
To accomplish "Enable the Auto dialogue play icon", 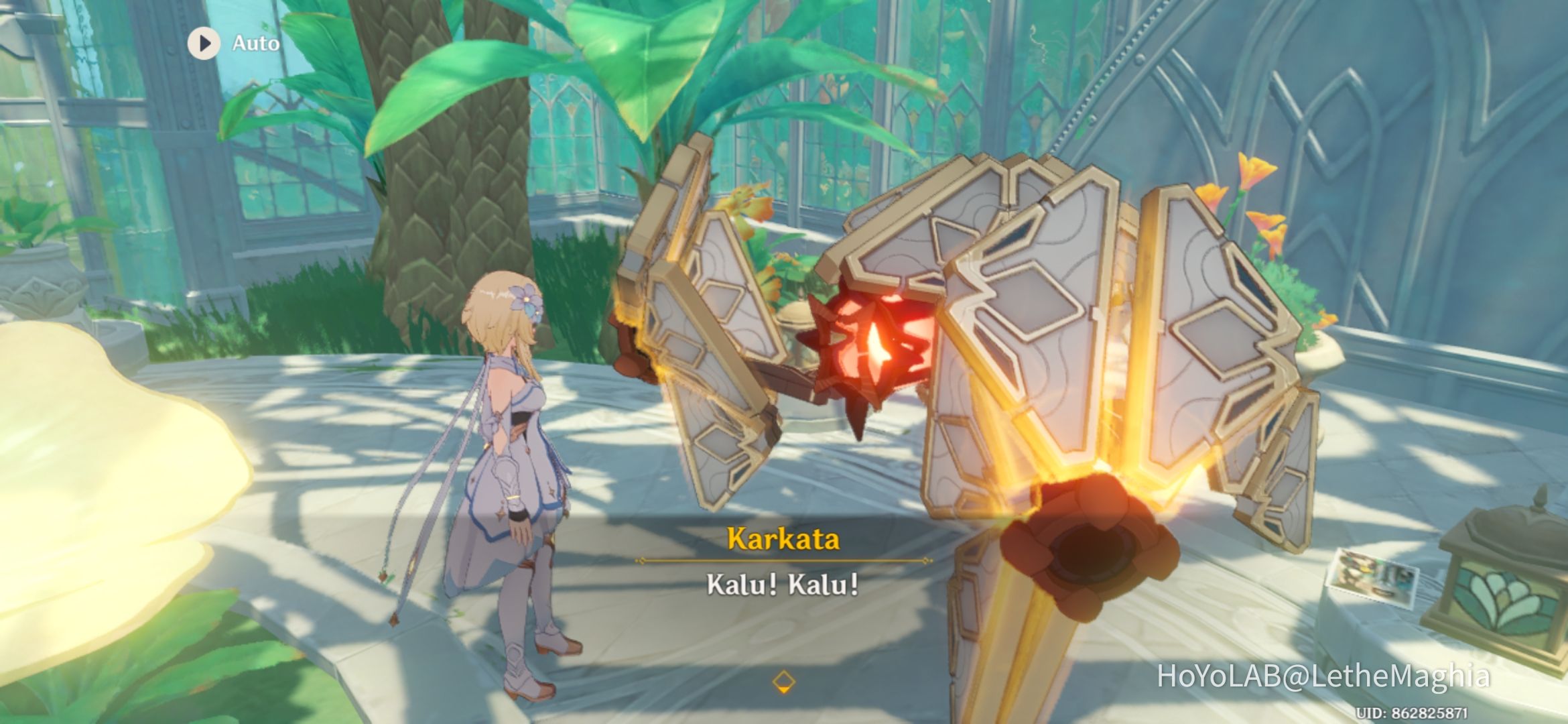I will coord(204,43).
